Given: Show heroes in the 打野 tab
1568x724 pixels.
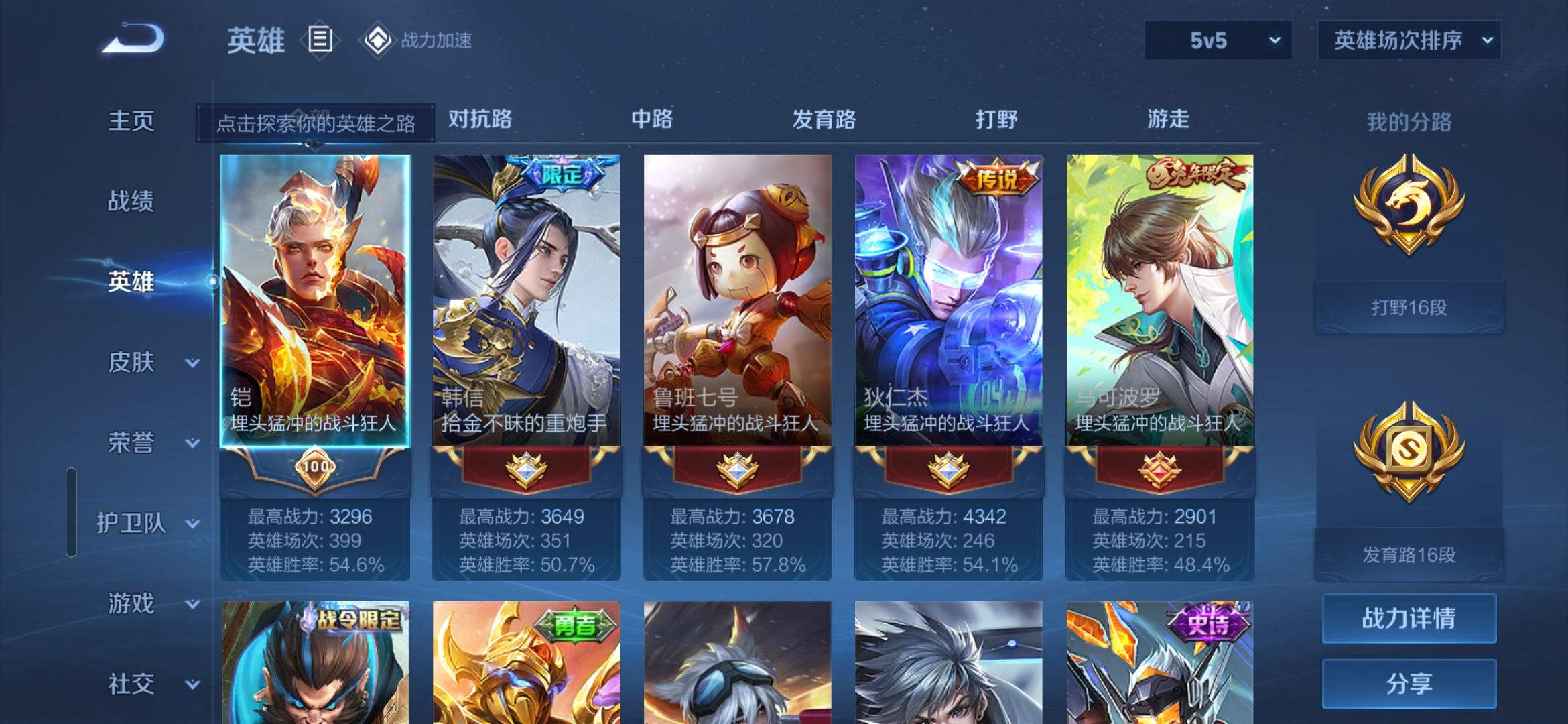Looking at the screenshot, I should pos(996,119).
